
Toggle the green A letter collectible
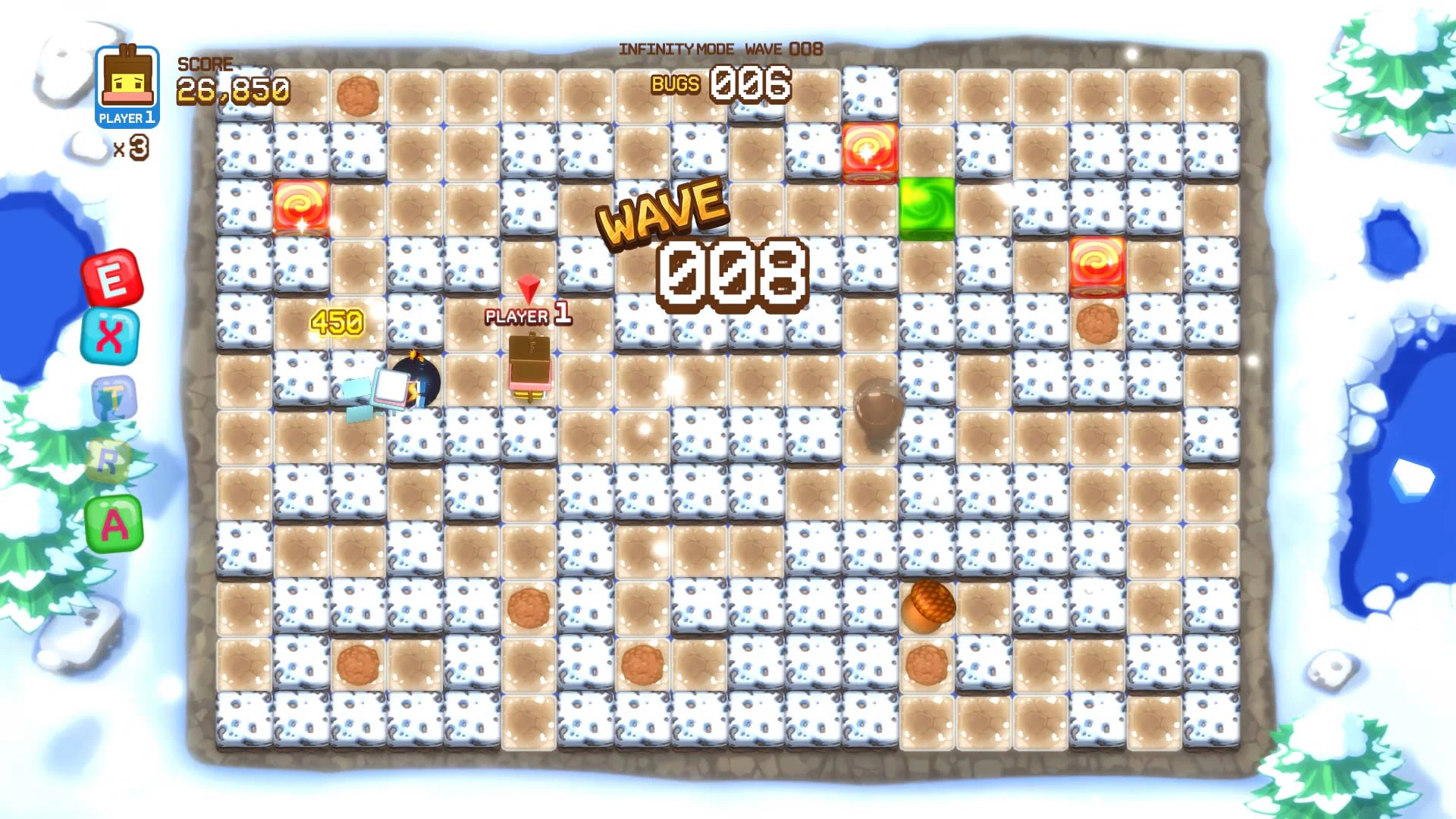[x=114, y=524]
